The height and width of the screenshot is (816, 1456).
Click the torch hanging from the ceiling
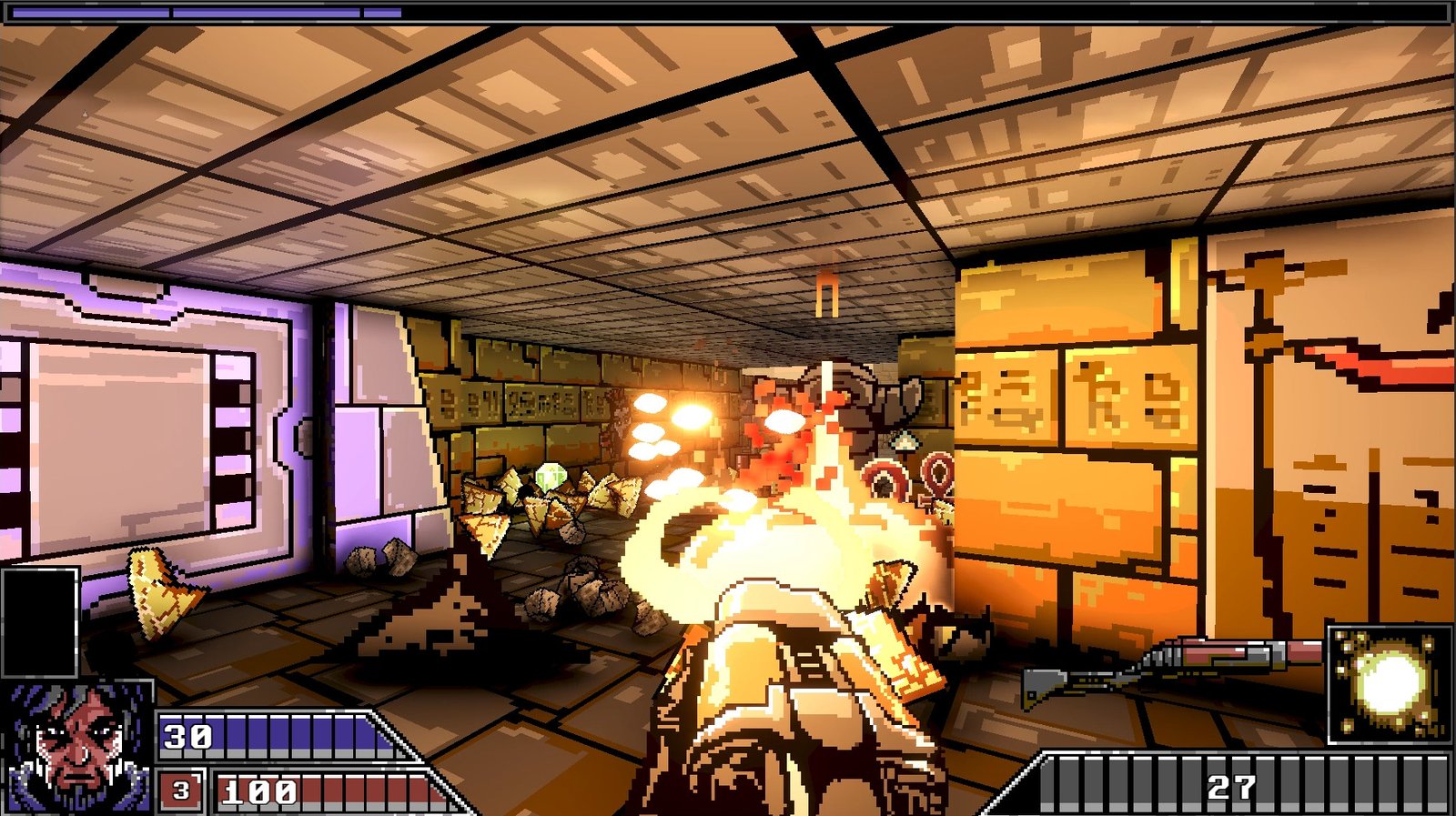(x=828, y=296)
